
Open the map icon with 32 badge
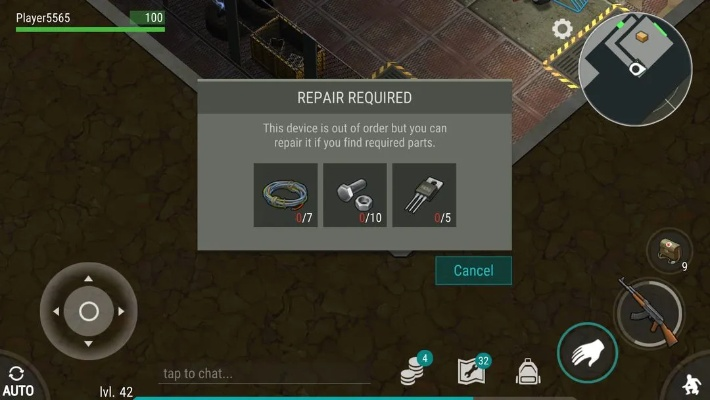point(471,371)
